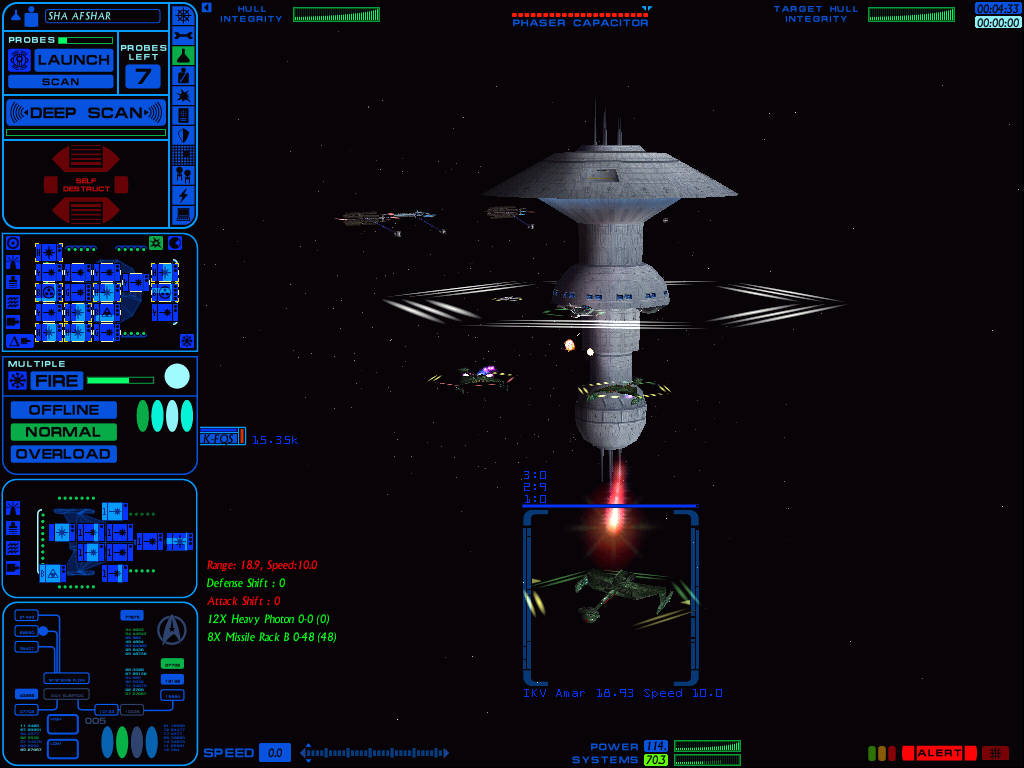Choose Normal weapon mode
Viewport: 1024px width, 768px height.
pos(64,432)
